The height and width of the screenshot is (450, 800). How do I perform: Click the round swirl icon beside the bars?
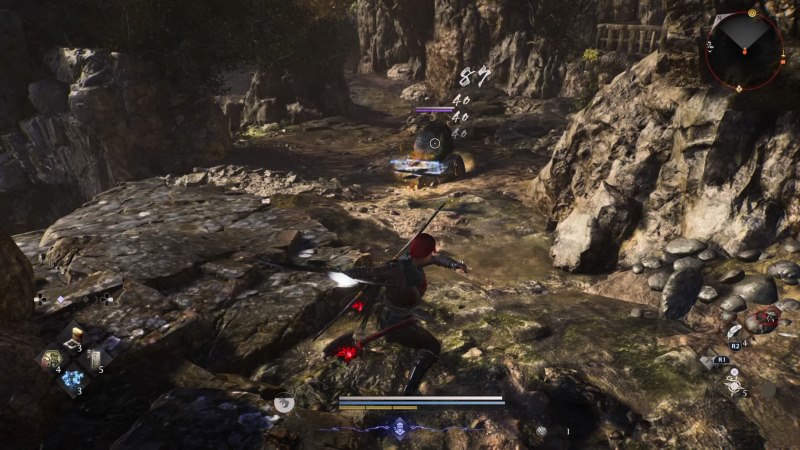[x=283, y=404]
